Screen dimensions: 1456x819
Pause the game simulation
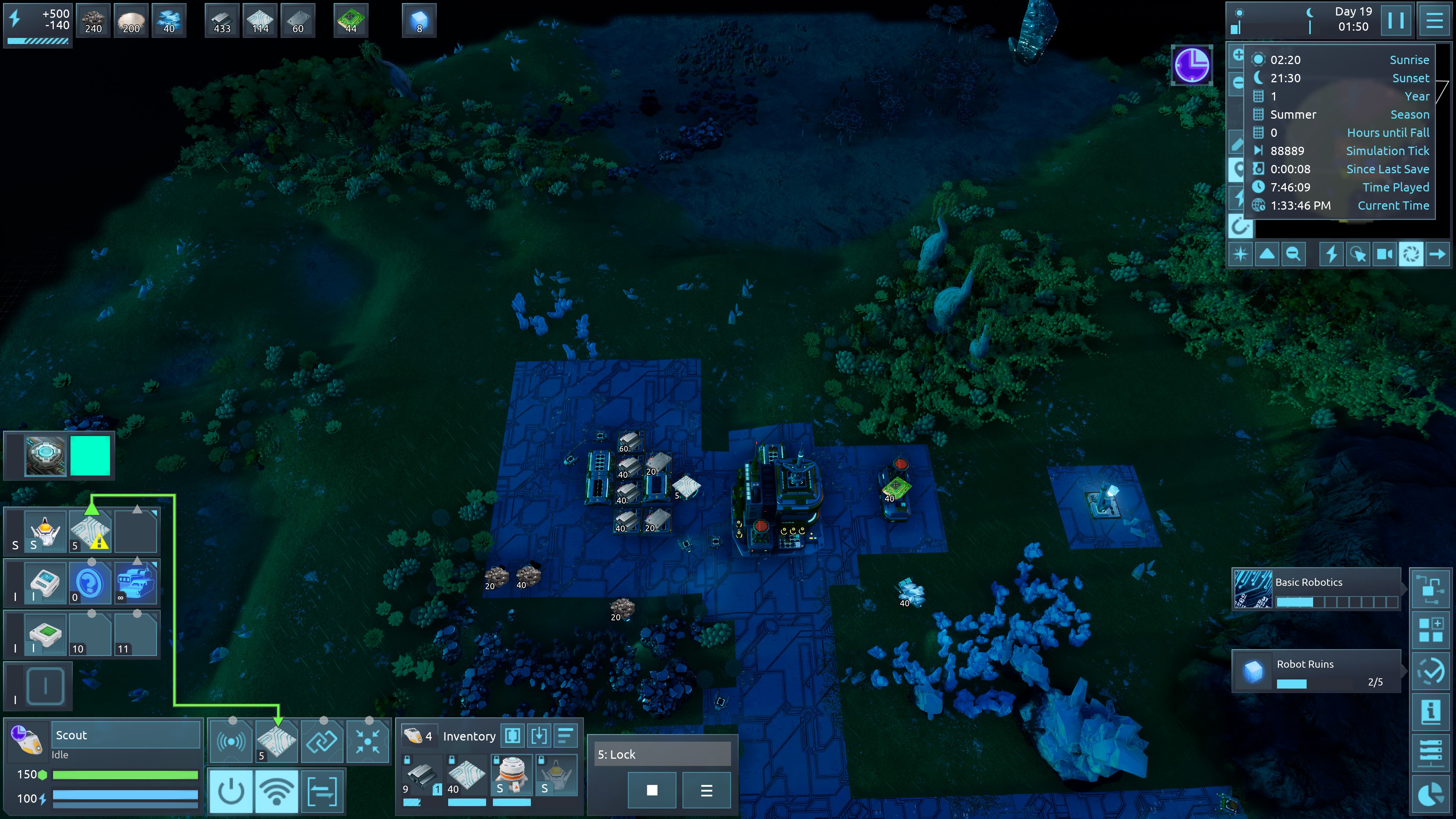(x=1395, y=21)
